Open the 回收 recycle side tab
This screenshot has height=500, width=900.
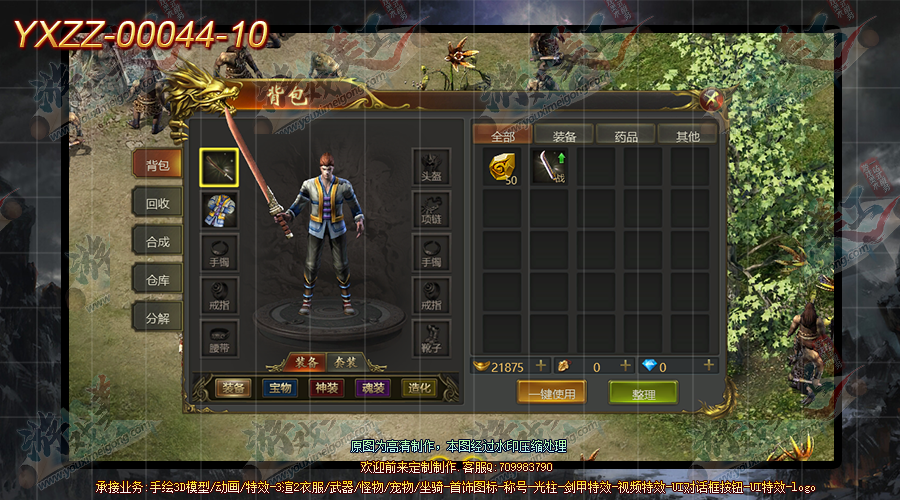point(158,203)
